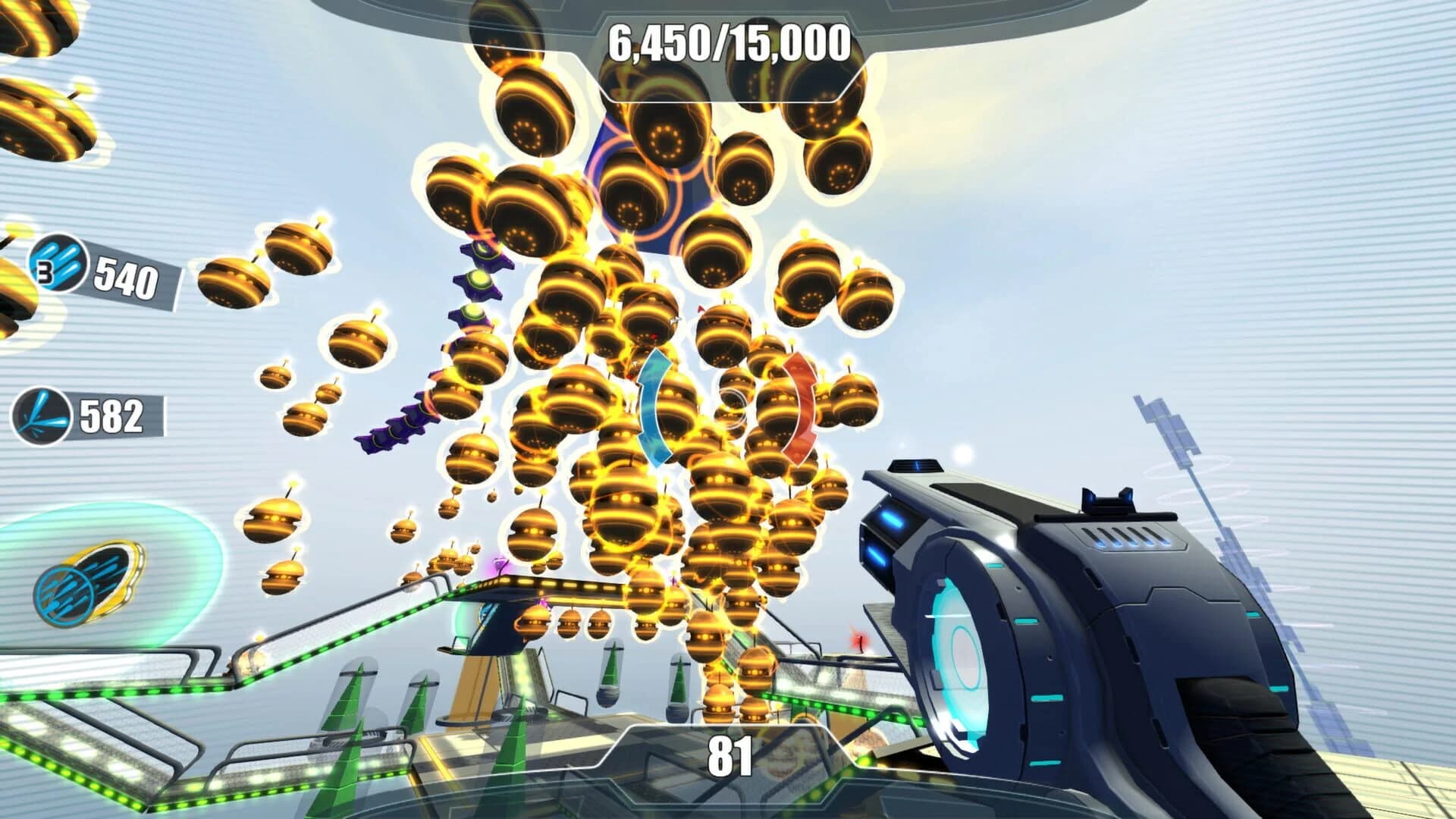This screenshot has width=1456, height=819.
Task: Select the triple-shot weapon icon marked 3
Action: 58,263
